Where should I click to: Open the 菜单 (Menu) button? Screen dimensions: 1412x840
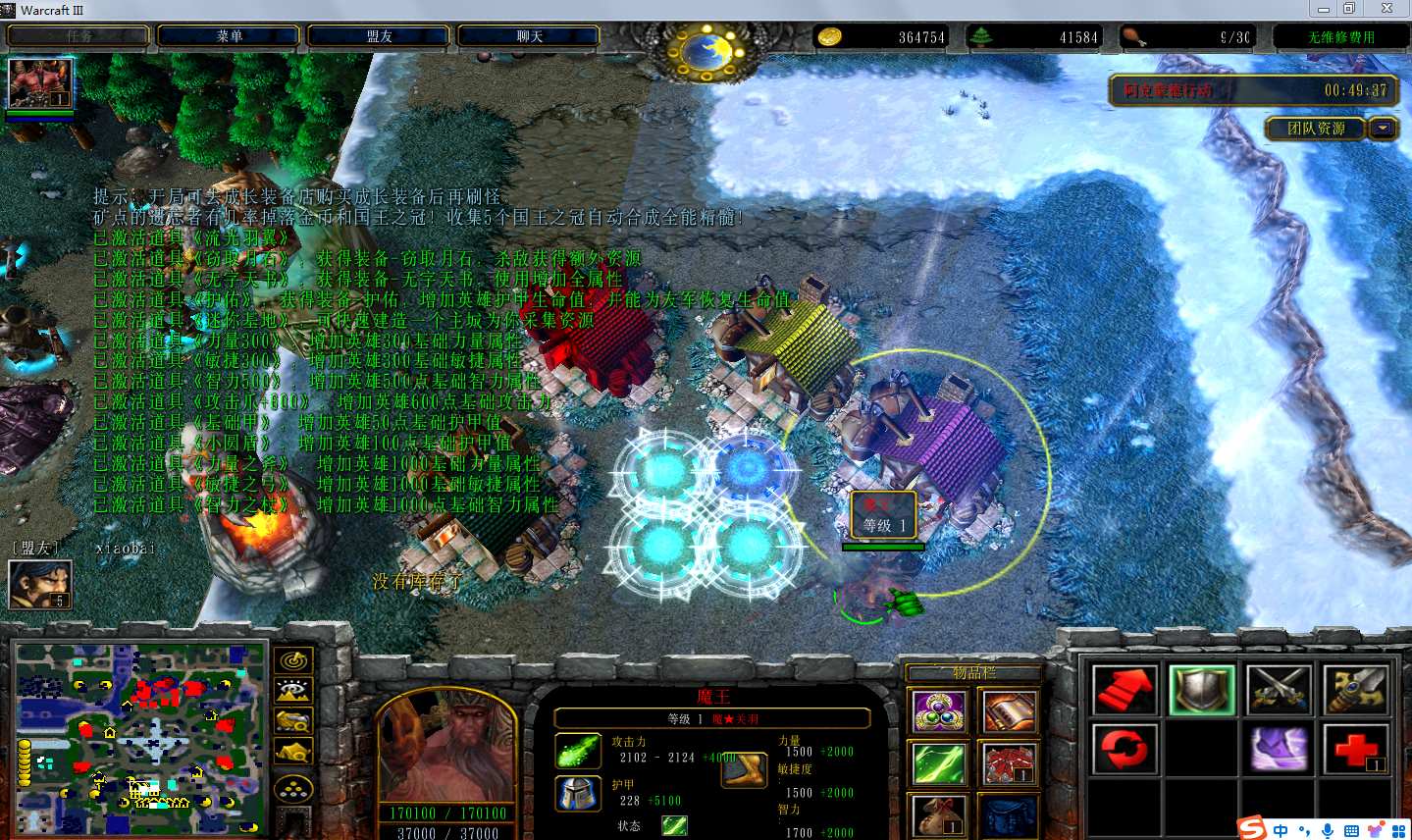pos(230,36)
